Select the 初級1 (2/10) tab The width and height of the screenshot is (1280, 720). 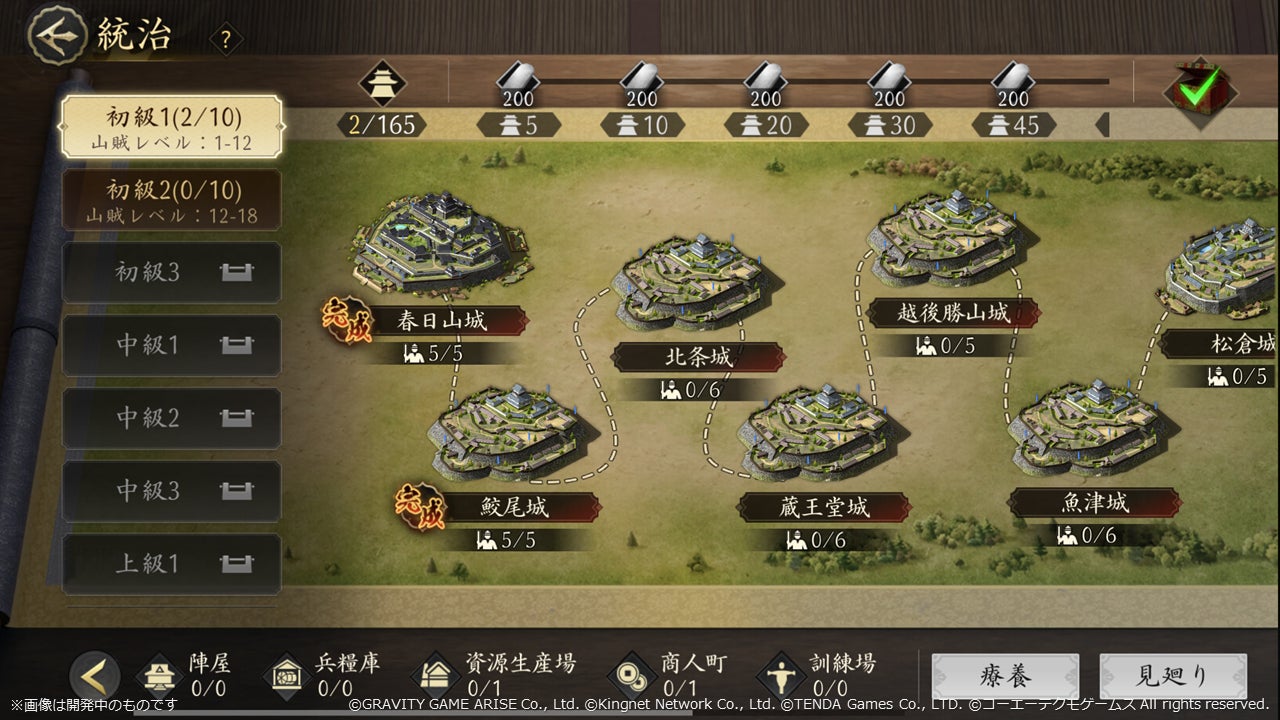[172, 127]
